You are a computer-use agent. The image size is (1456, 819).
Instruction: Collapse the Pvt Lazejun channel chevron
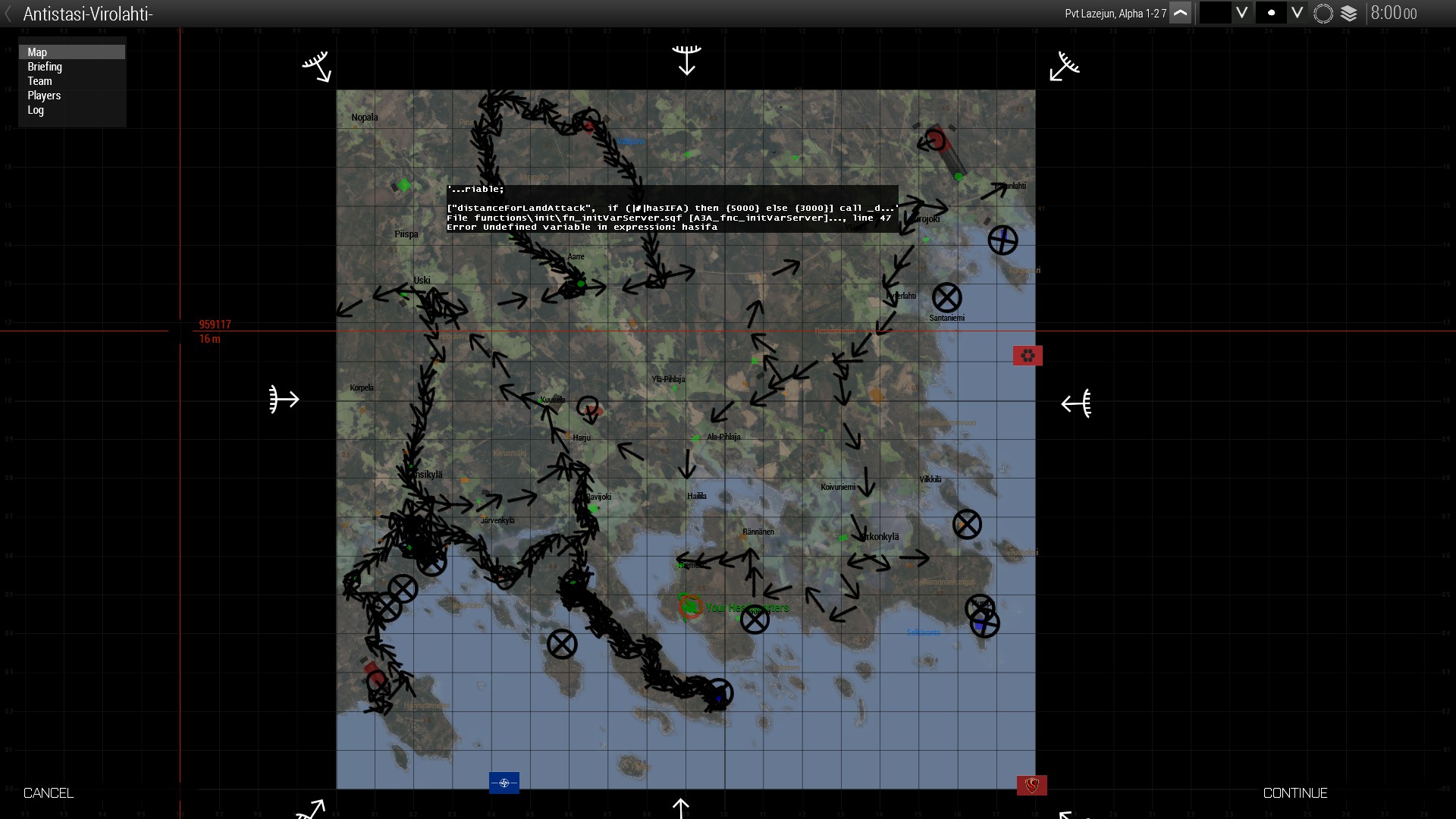[1181, 13]
